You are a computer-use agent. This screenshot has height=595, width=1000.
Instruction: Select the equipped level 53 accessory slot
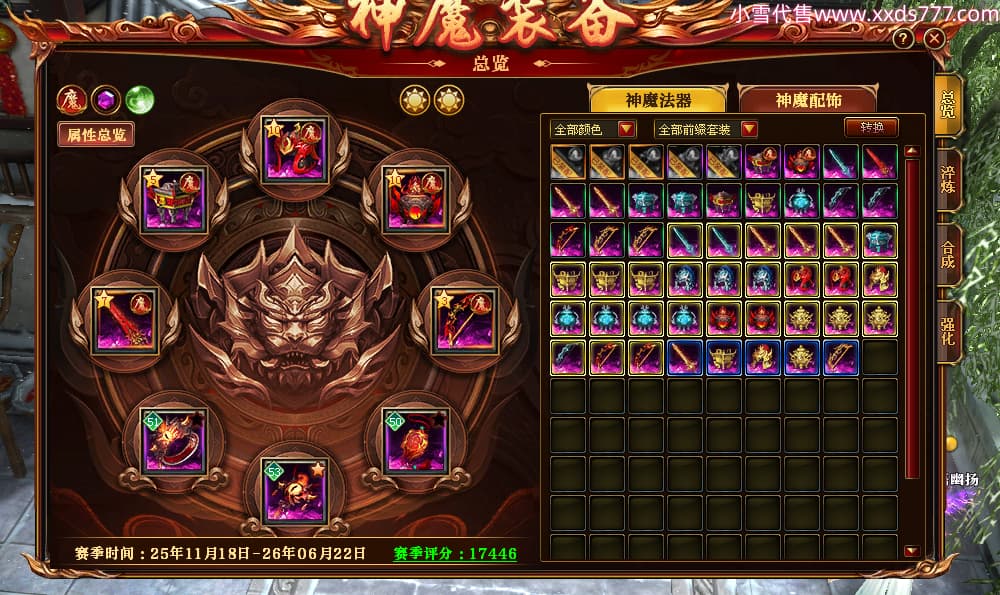[295, 491]
